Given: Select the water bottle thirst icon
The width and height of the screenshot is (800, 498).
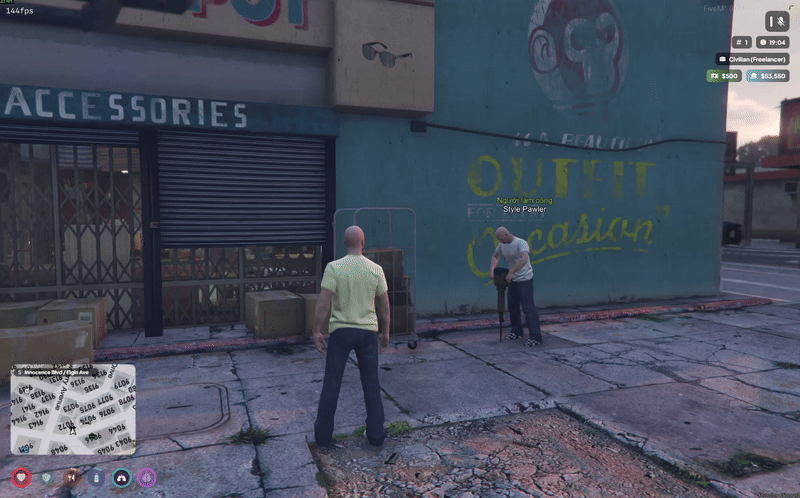Looking at the screenshot, I should pos(97,478).
